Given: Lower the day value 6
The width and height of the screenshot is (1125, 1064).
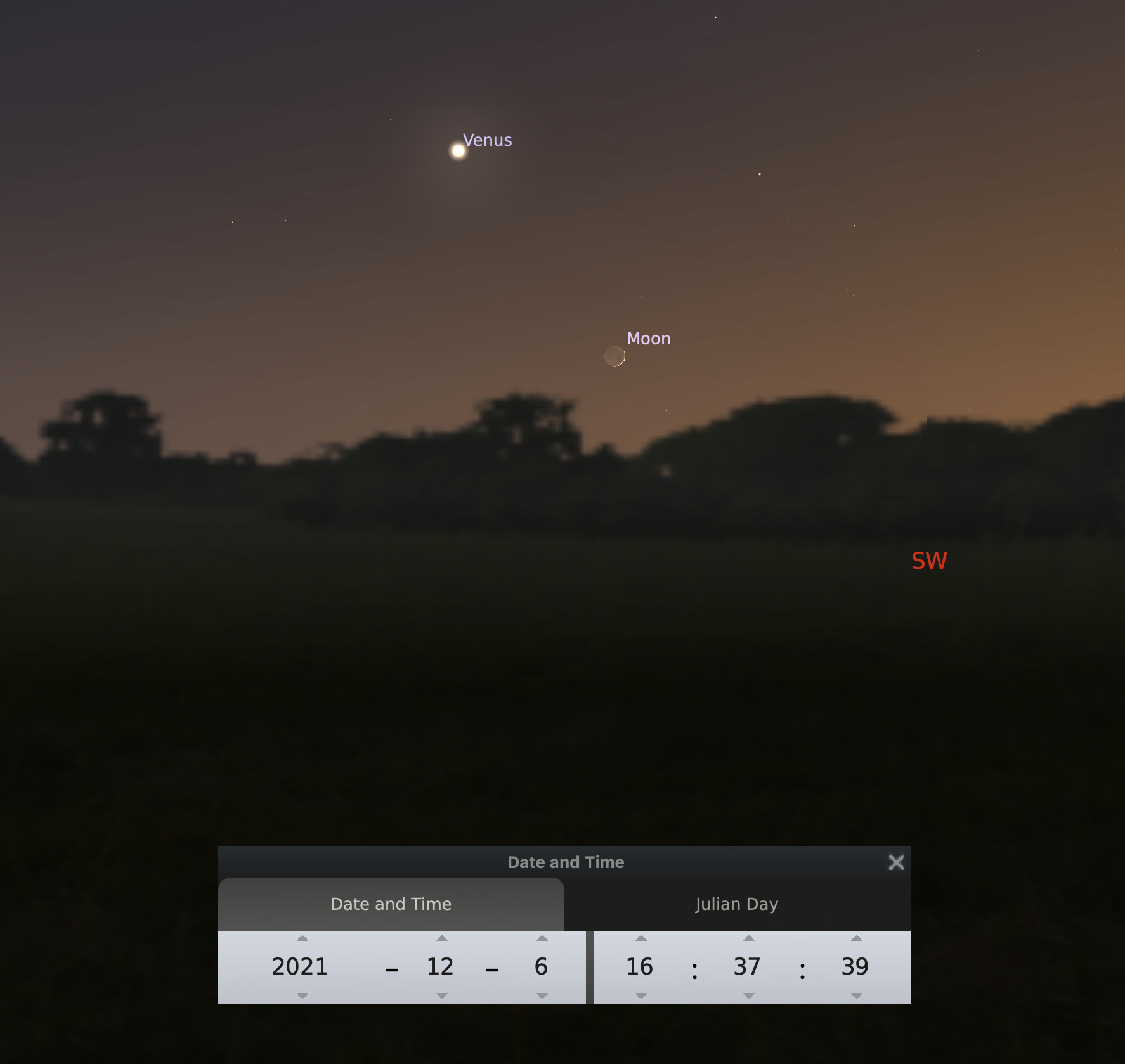Looking at the screenshot, I should 542,996.
